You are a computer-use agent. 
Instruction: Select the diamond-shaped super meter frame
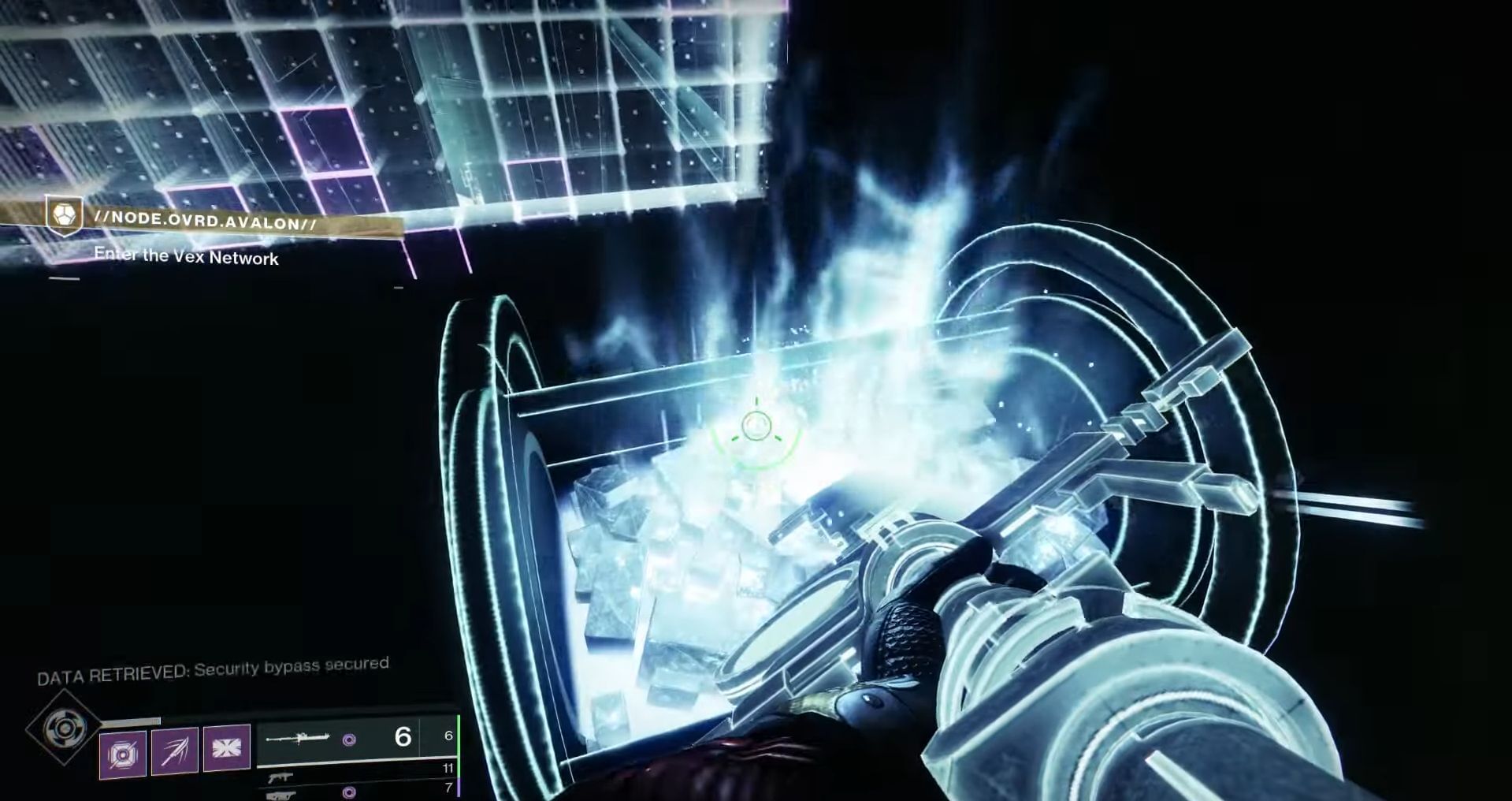(x=66, y=730)
